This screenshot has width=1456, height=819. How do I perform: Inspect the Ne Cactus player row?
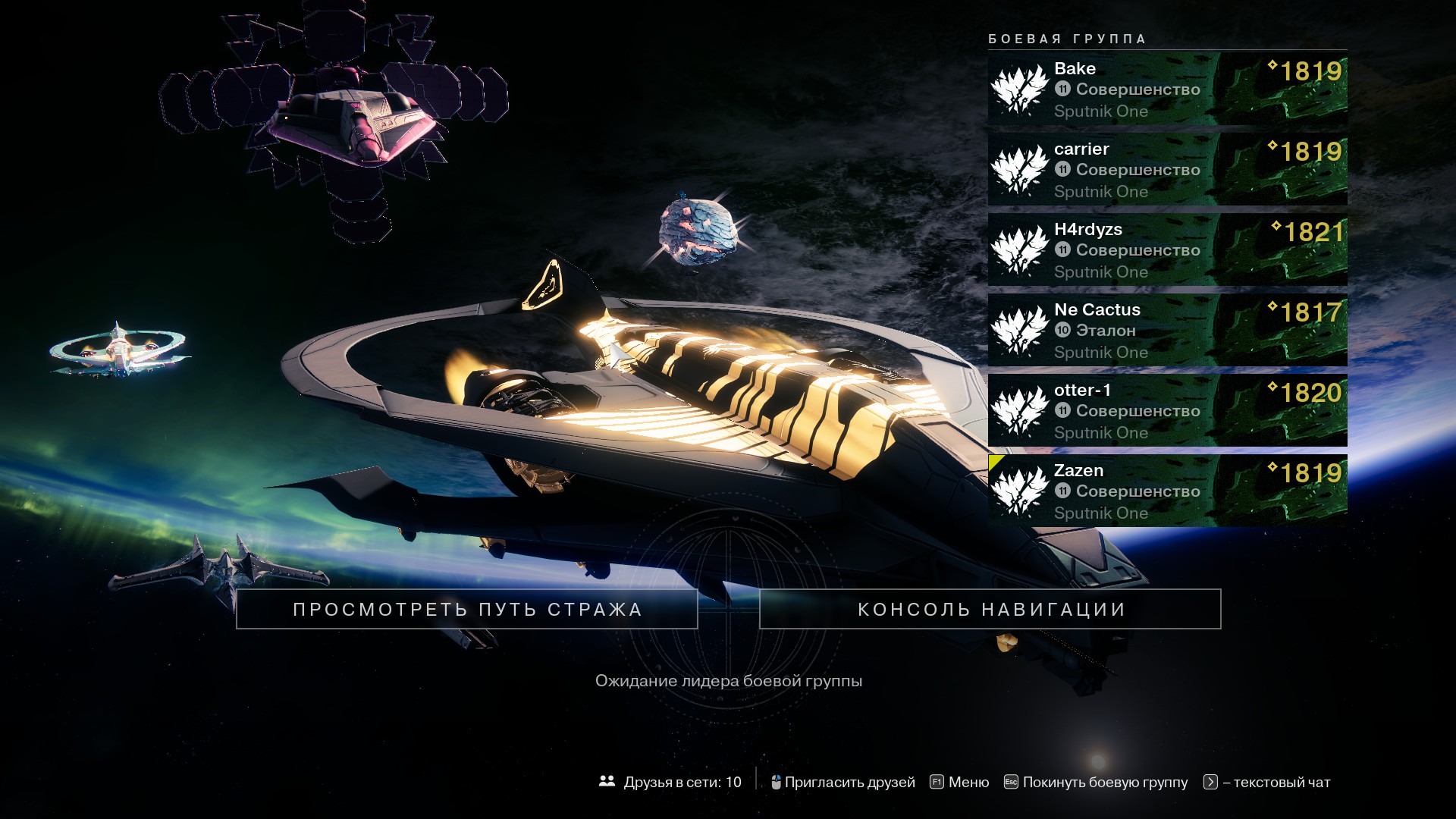pyautogui.click(x=1167, y=330)
